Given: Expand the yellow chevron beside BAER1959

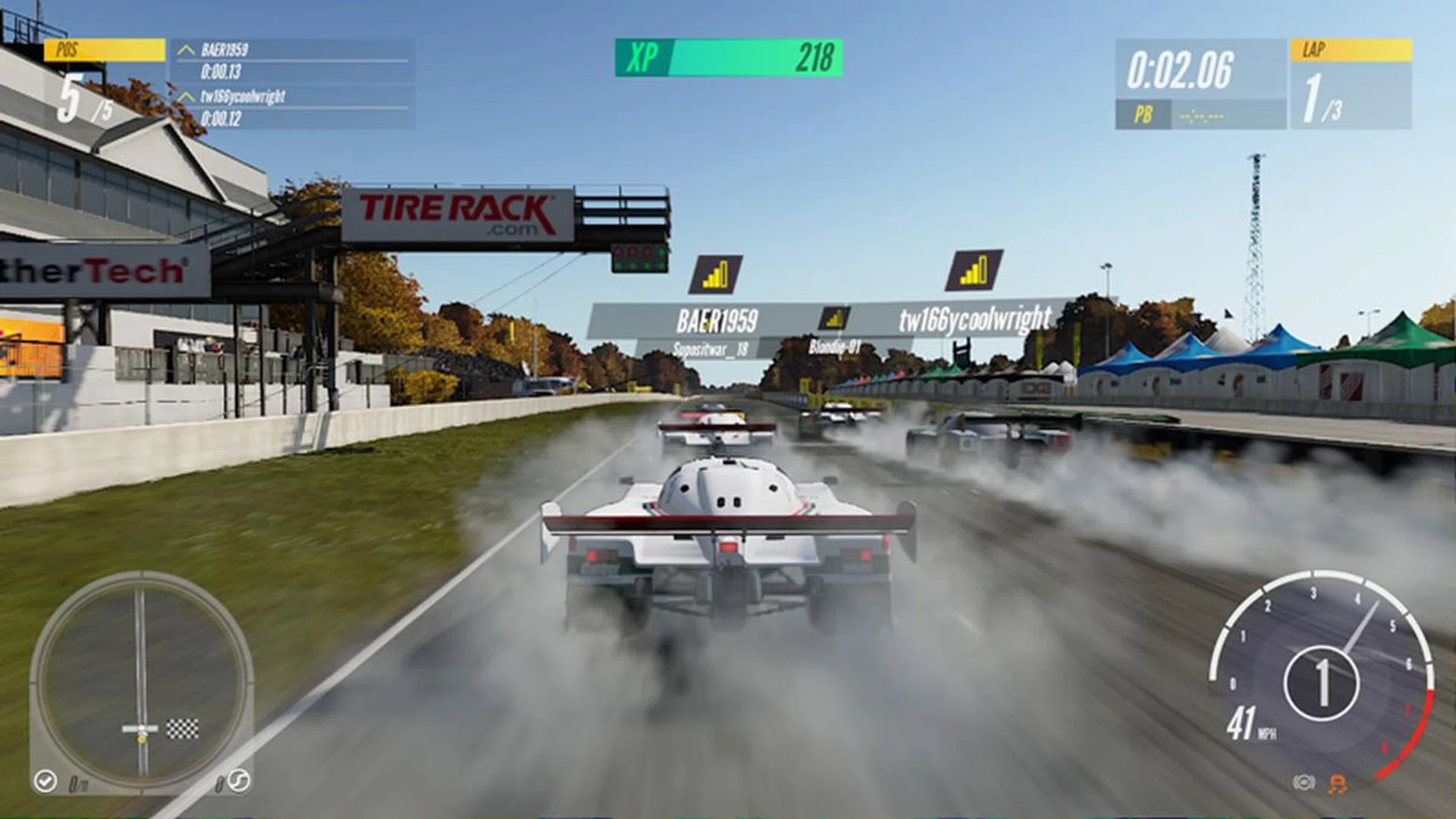Looking at the screenshot, I should click(x=184, y=48).
